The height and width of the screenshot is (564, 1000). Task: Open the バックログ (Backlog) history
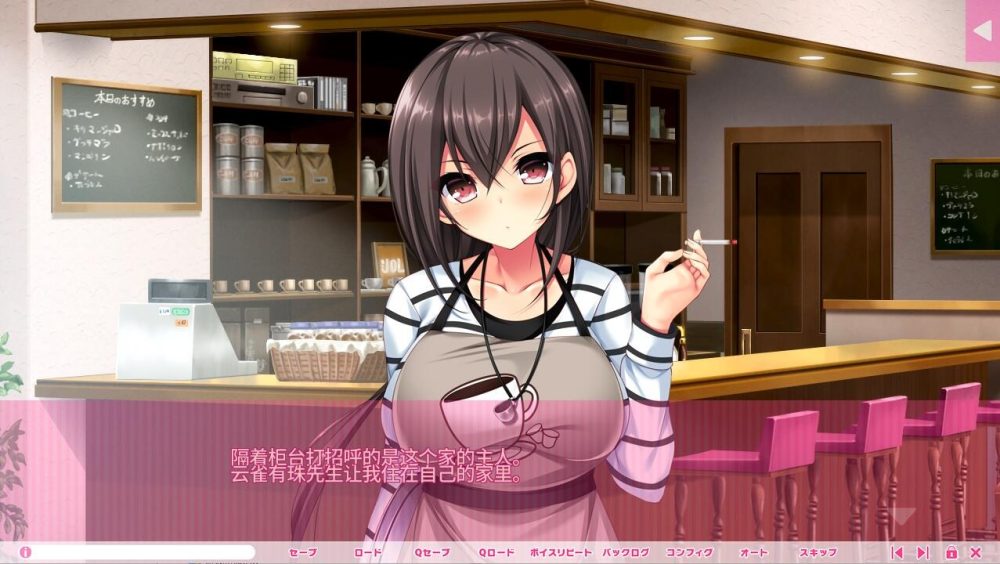(626, 552)
